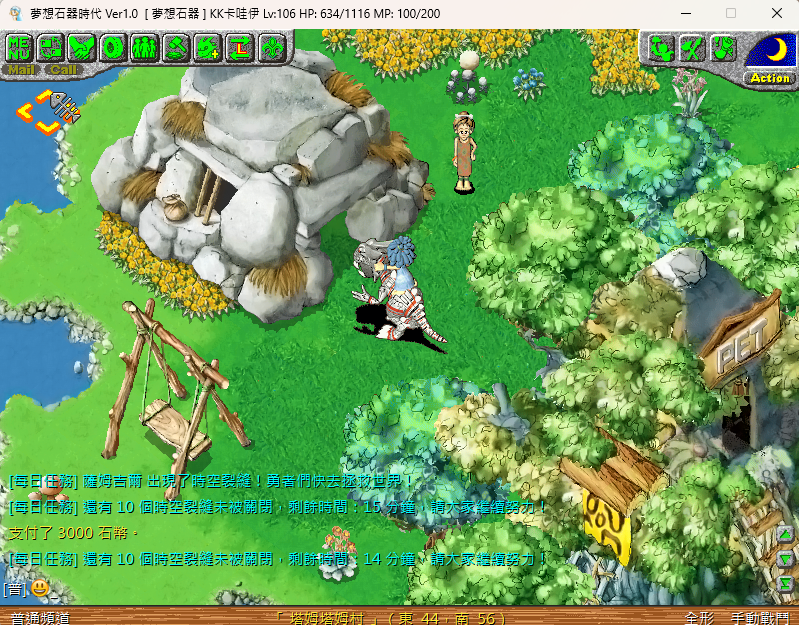Open the Action menu button
799x625 pixels.
point(770,78)
